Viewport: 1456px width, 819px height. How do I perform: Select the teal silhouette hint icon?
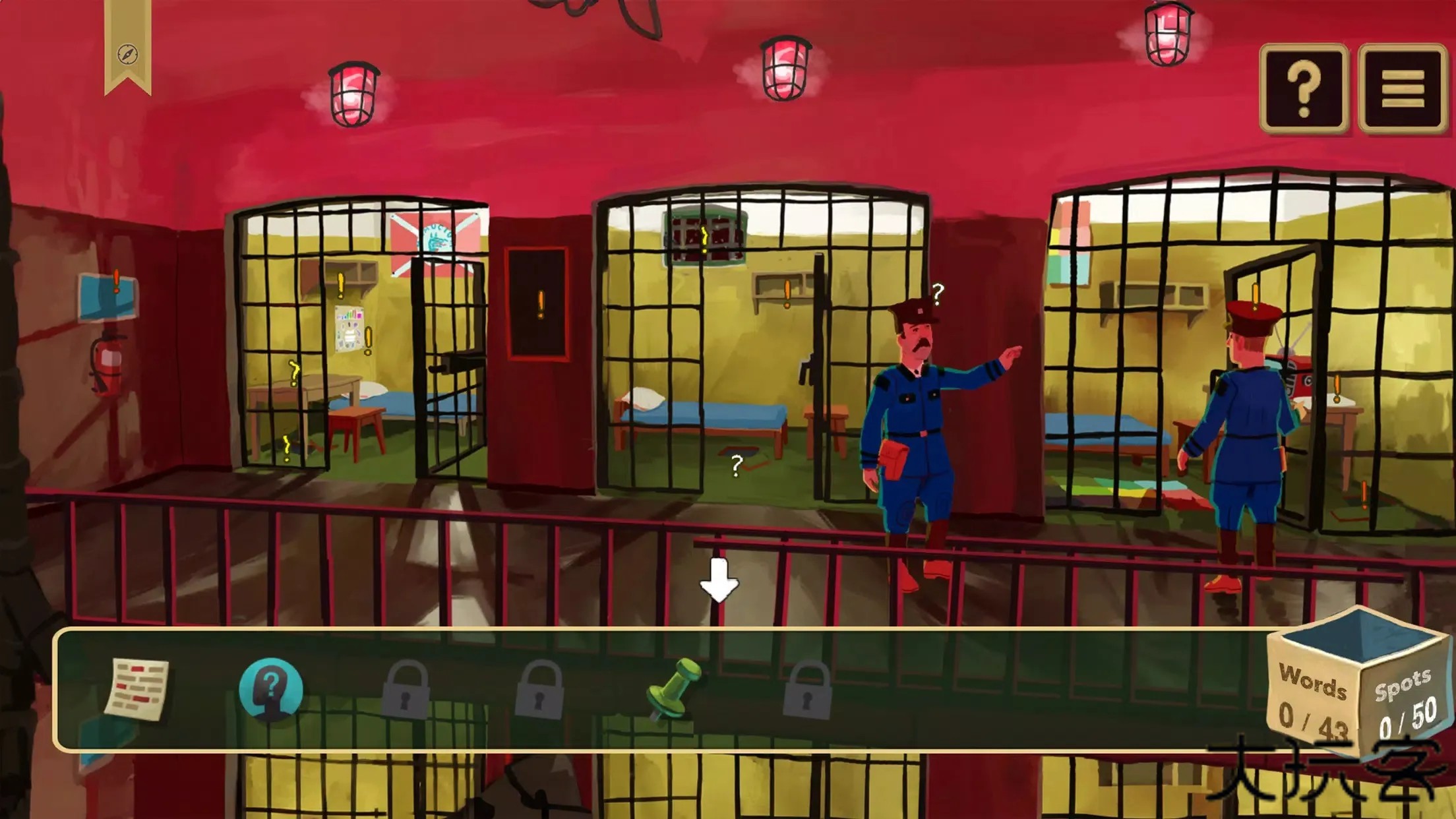[x=270, y=689]
